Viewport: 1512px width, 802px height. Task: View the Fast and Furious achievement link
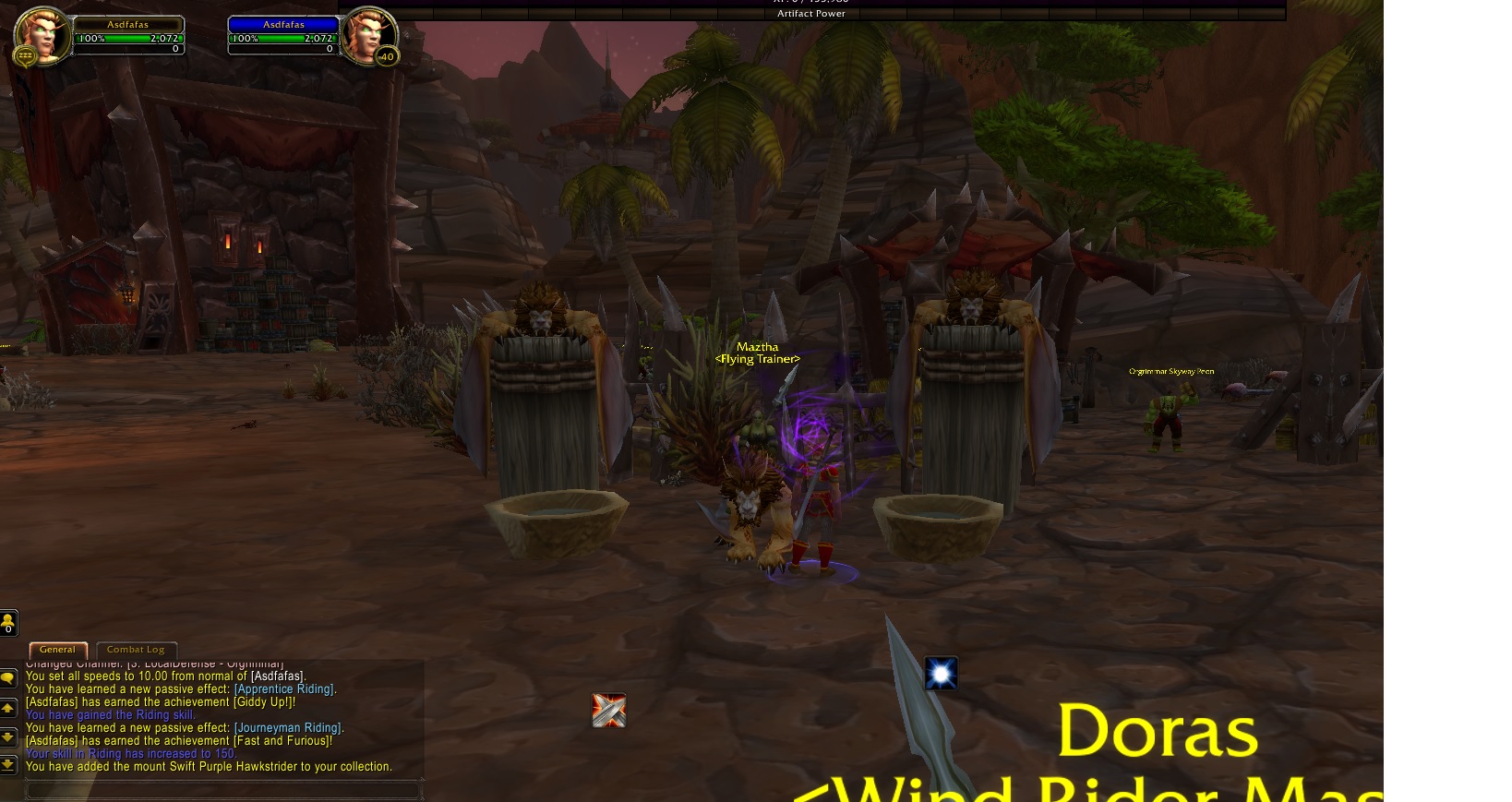pyautogui.click(x=282, y=741)
